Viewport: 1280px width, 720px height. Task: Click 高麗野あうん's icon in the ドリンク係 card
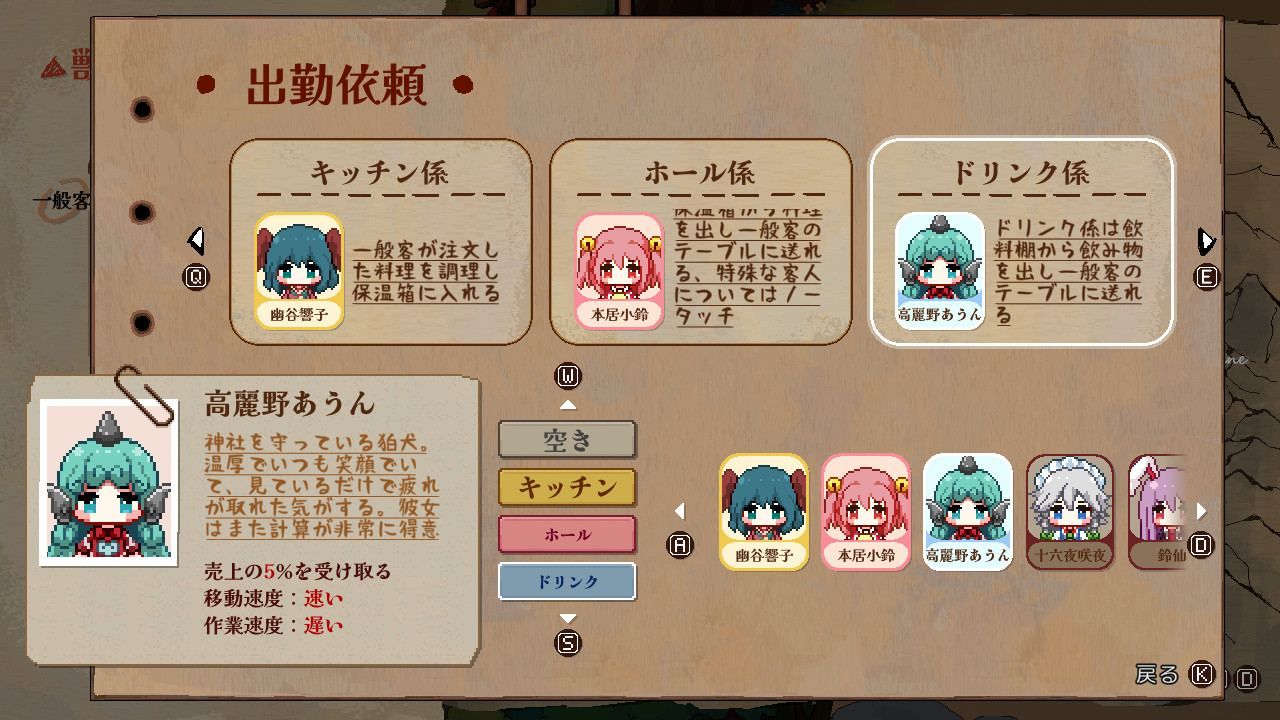click(937, 267)
